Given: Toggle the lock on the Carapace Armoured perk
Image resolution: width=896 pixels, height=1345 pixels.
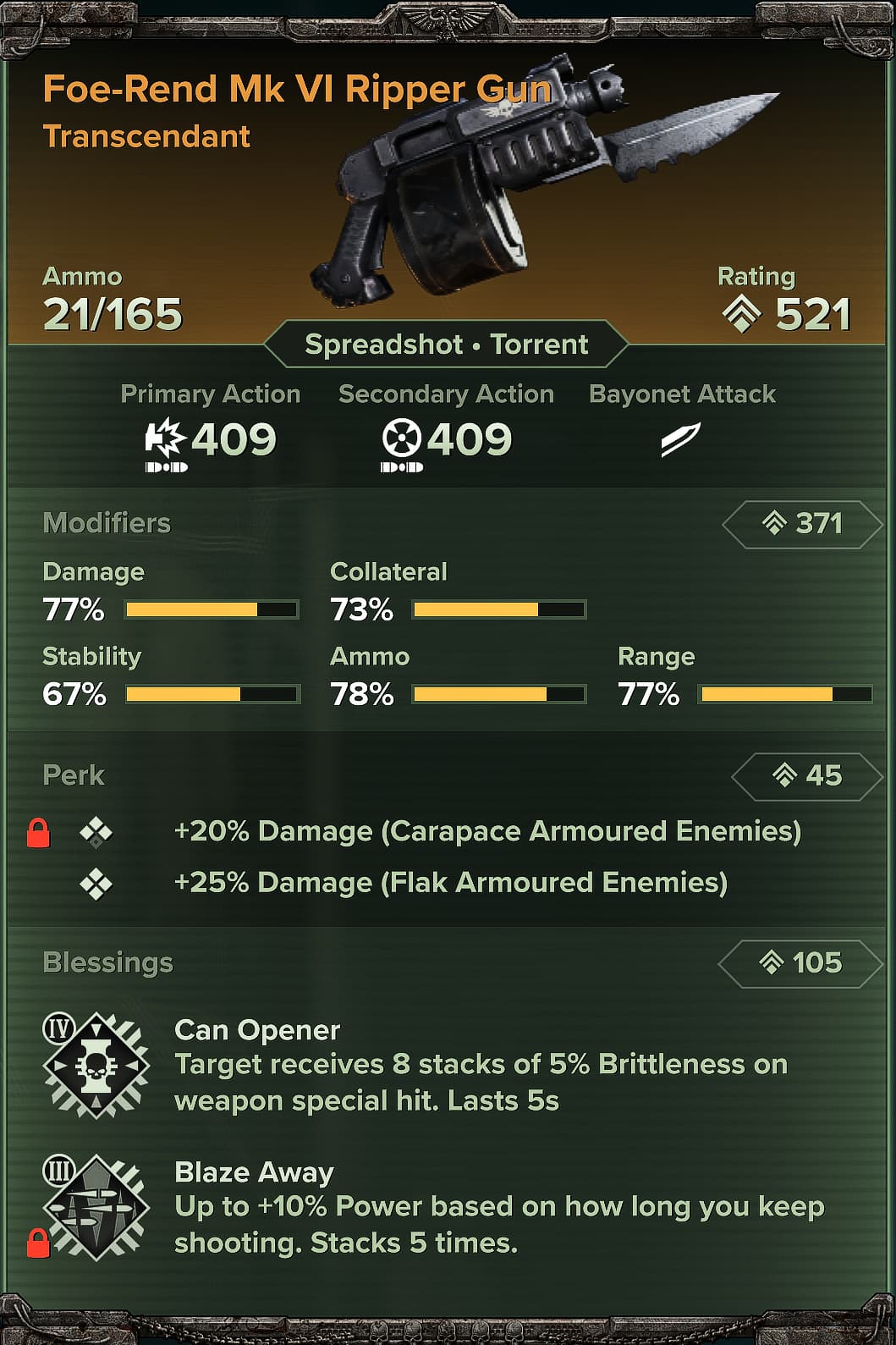Looking at the screenshot, I should click(38, 833).
